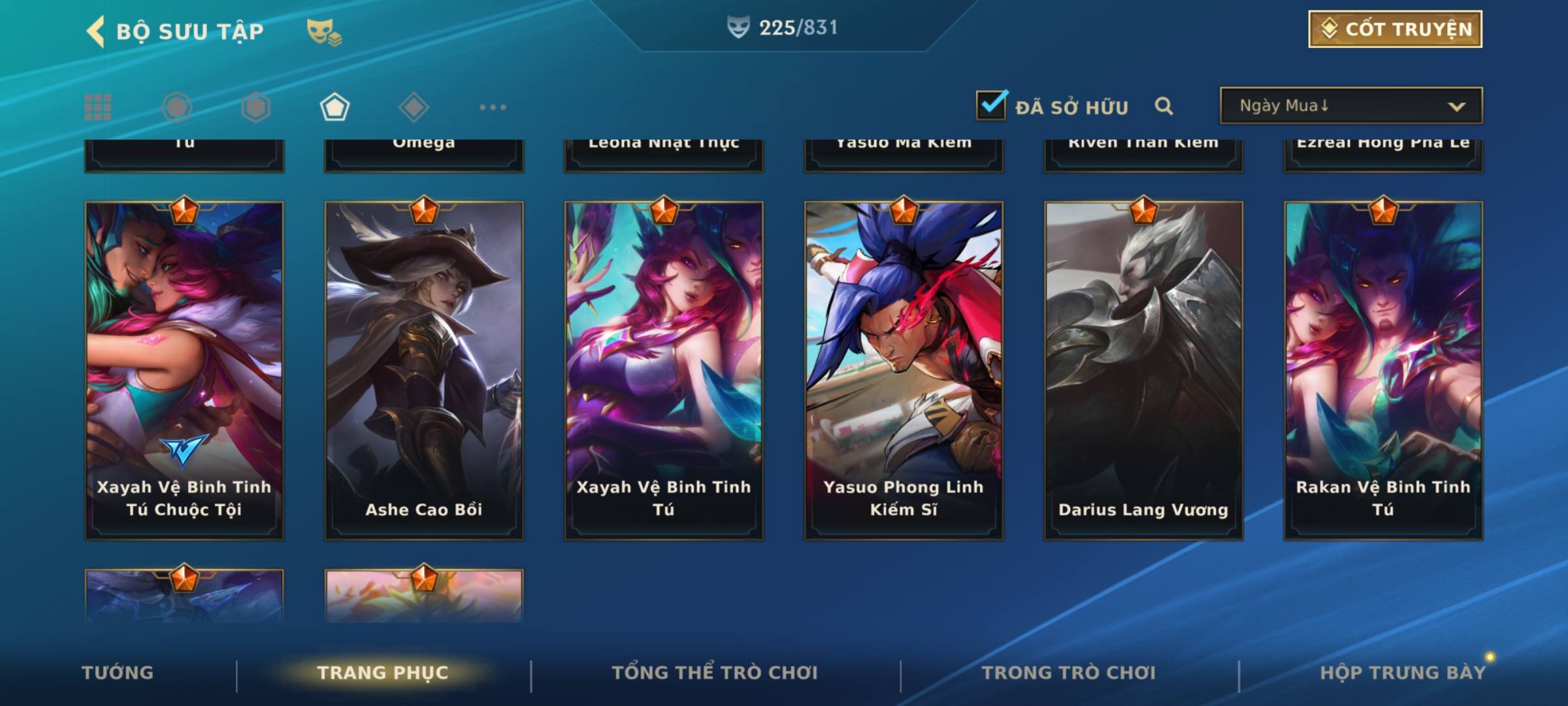The width and height of the screenshot is (1568, 706).
Task: Open the three-dots more filters
Action: 493,107
